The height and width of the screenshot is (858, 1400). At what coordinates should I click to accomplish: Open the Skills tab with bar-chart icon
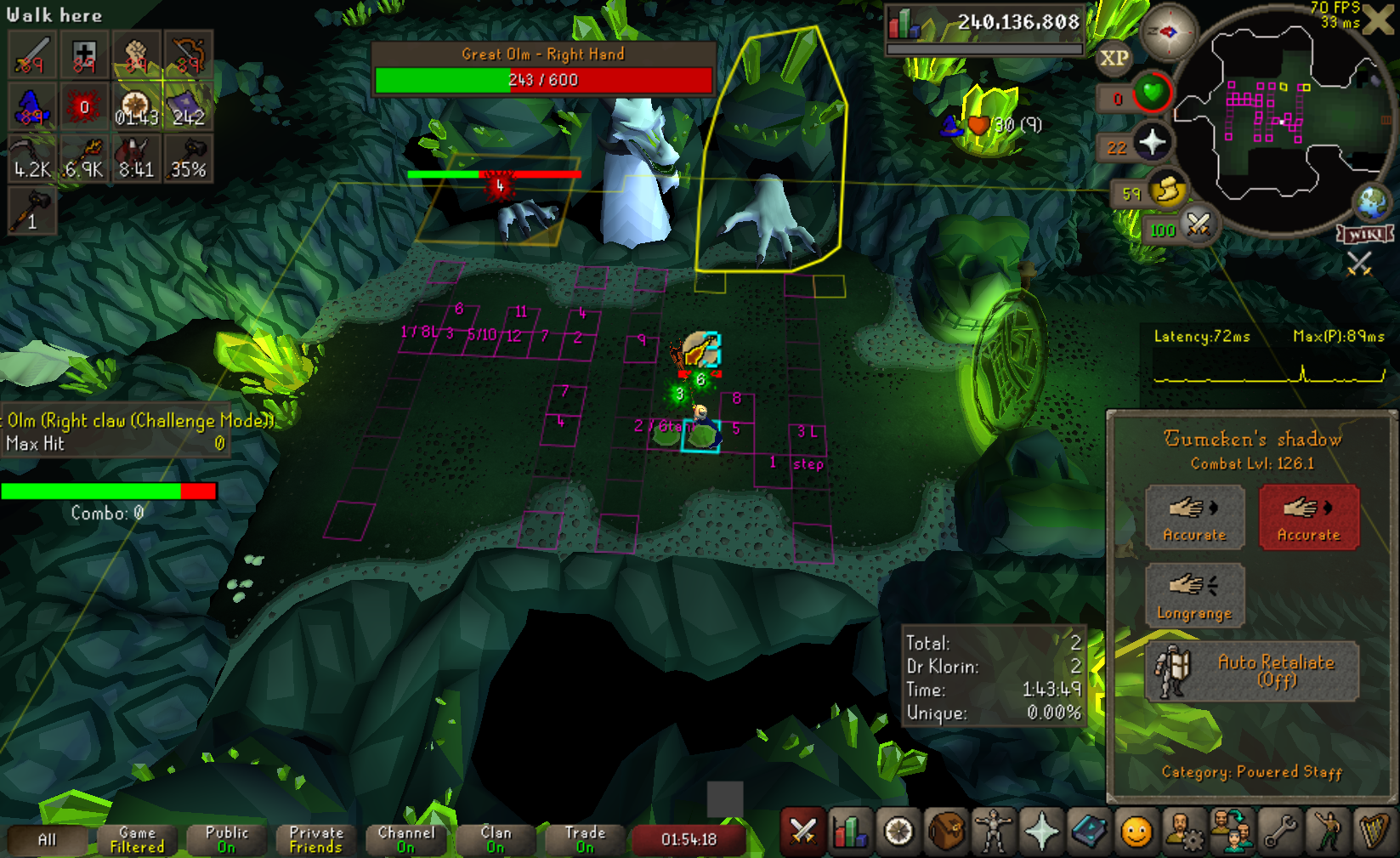[850, 832]
